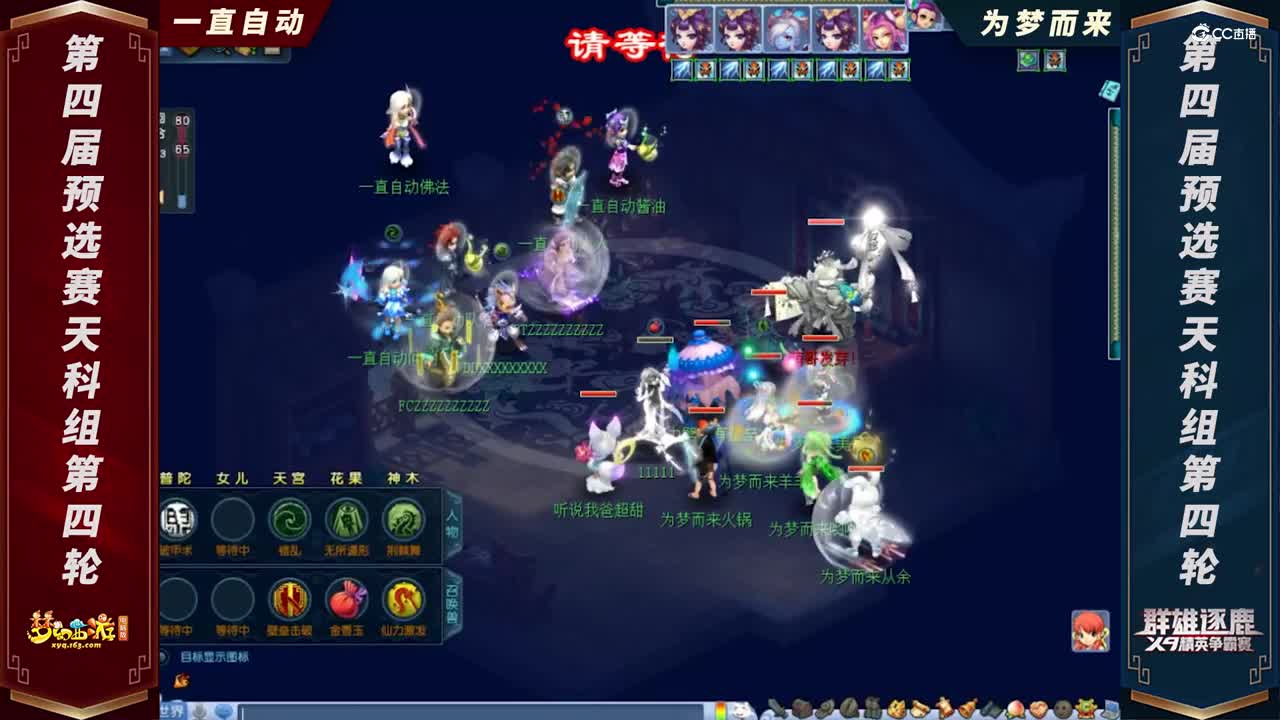
Task: Toggle the voice microphone in the chat bar
Action: [199, 712]
